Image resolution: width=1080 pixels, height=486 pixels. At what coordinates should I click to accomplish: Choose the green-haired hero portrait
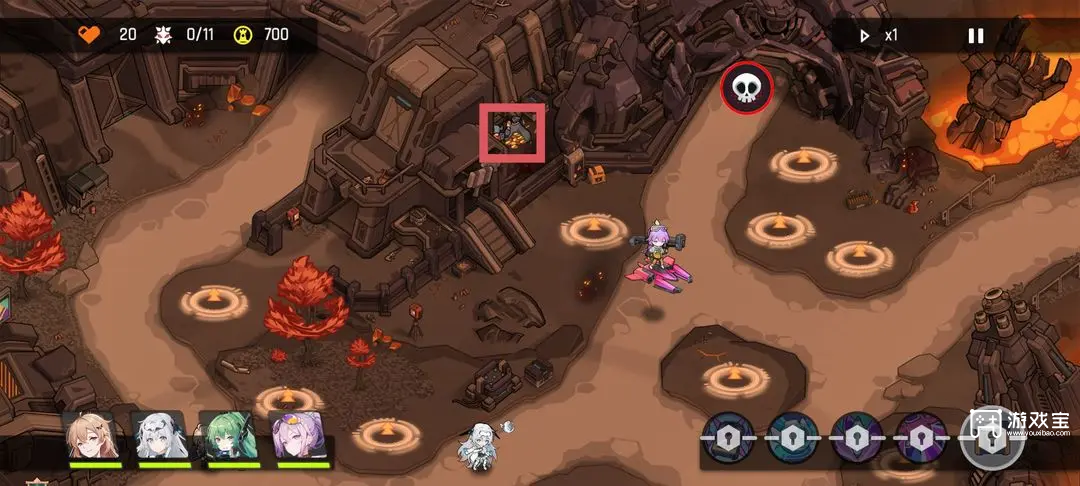[x=228, y=436]
